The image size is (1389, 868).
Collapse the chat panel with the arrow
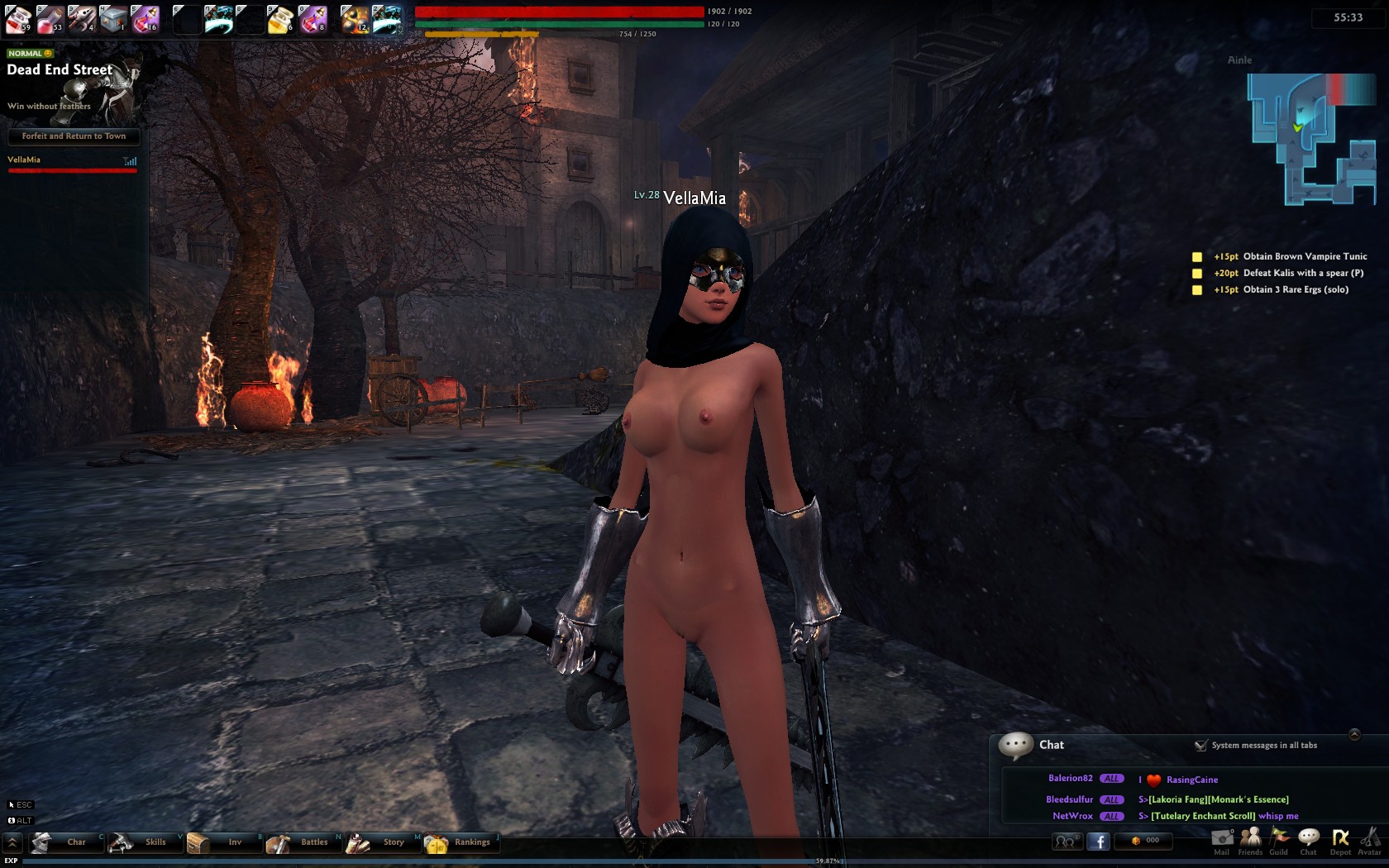pos(1354,734)
